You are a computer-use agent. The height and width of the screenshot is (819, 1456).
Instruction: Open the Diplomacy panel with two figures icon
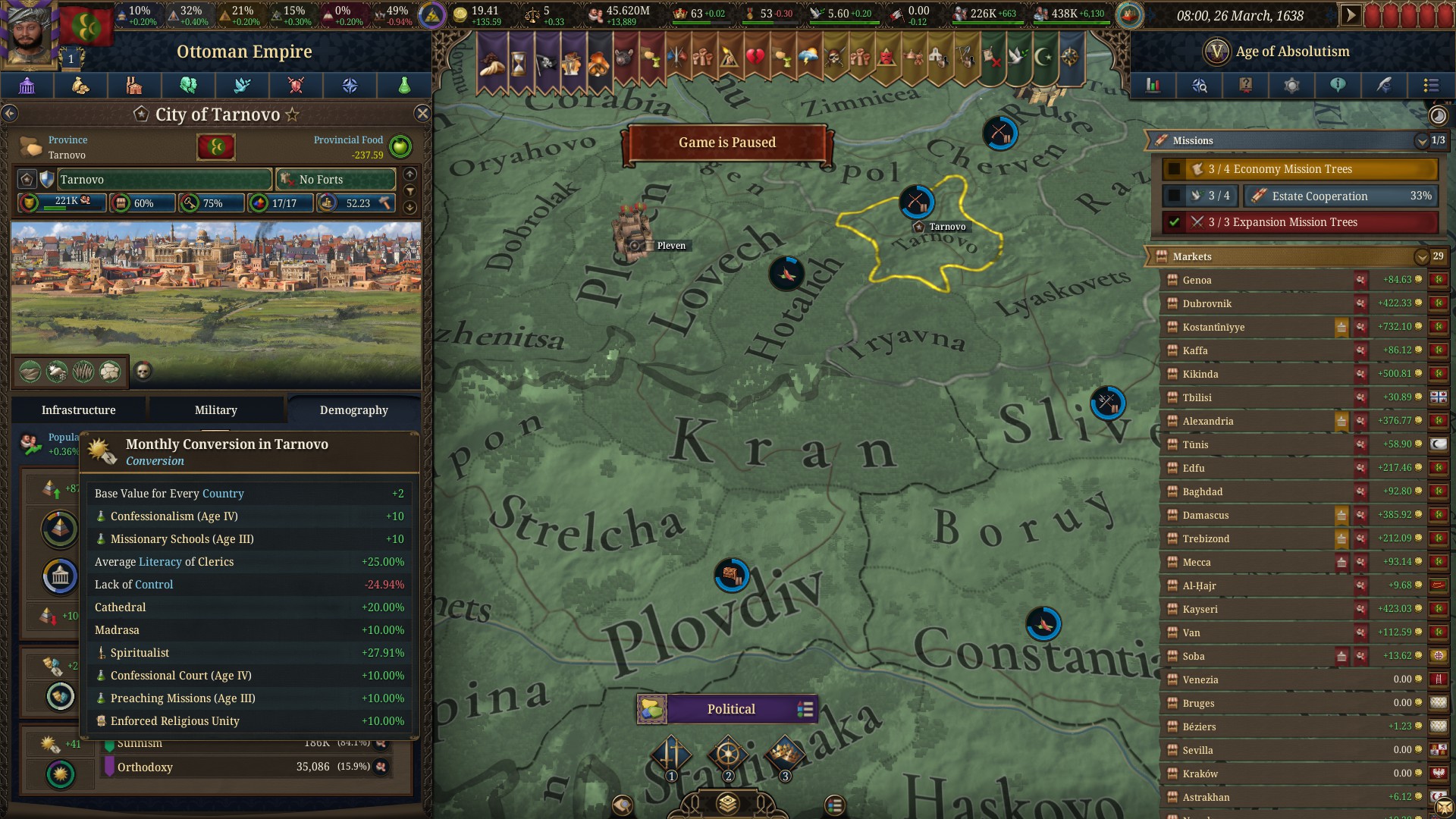click(x=187, y=86)
